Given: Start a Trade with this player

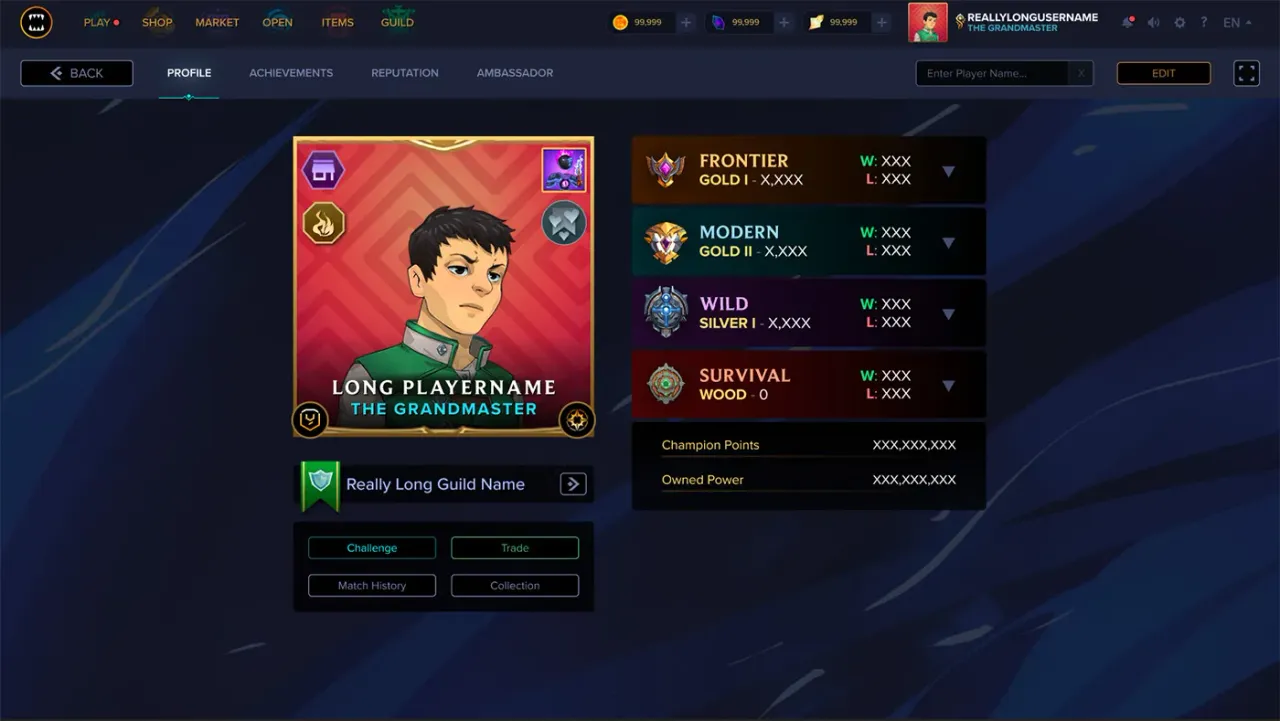Looking at the screenshot, I should (515, 548).
